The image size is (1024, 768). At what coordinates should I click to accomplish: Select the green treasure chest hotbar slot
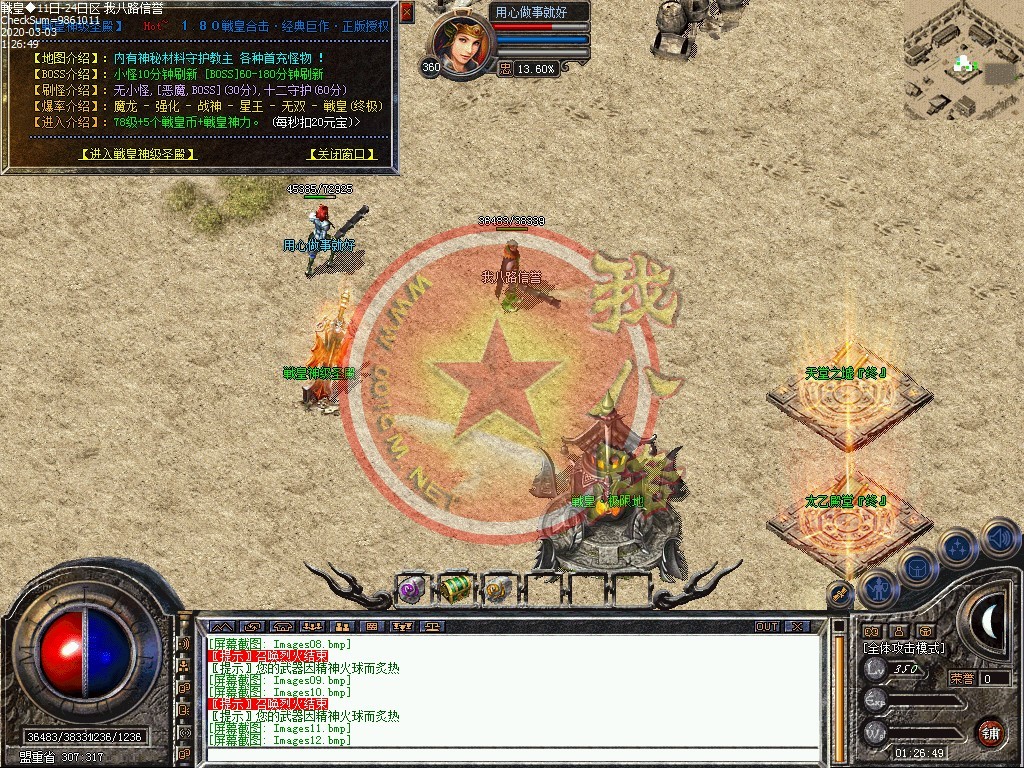(455, 589)
